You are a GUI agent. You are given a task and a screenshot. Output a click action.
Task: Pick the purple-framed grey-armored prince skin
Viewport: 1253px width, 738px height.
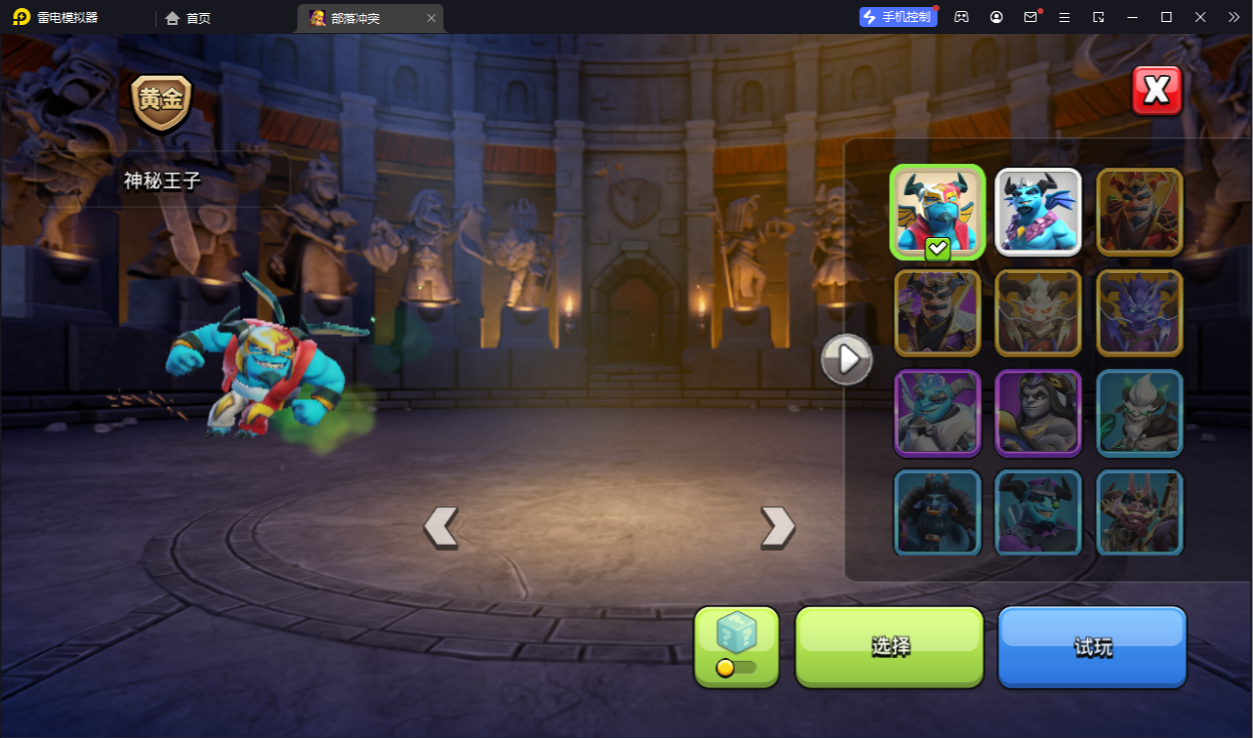[937, 413]
